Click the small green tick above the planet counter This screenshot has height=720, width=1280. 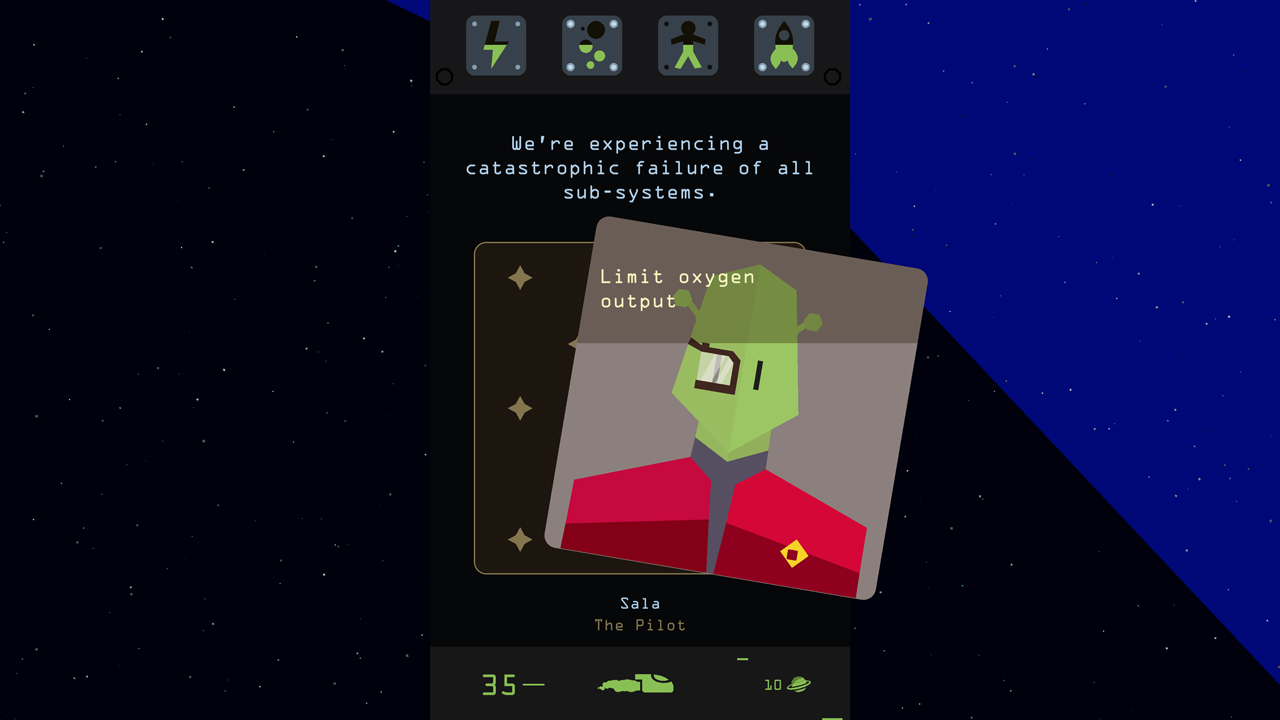click(741, 660)
